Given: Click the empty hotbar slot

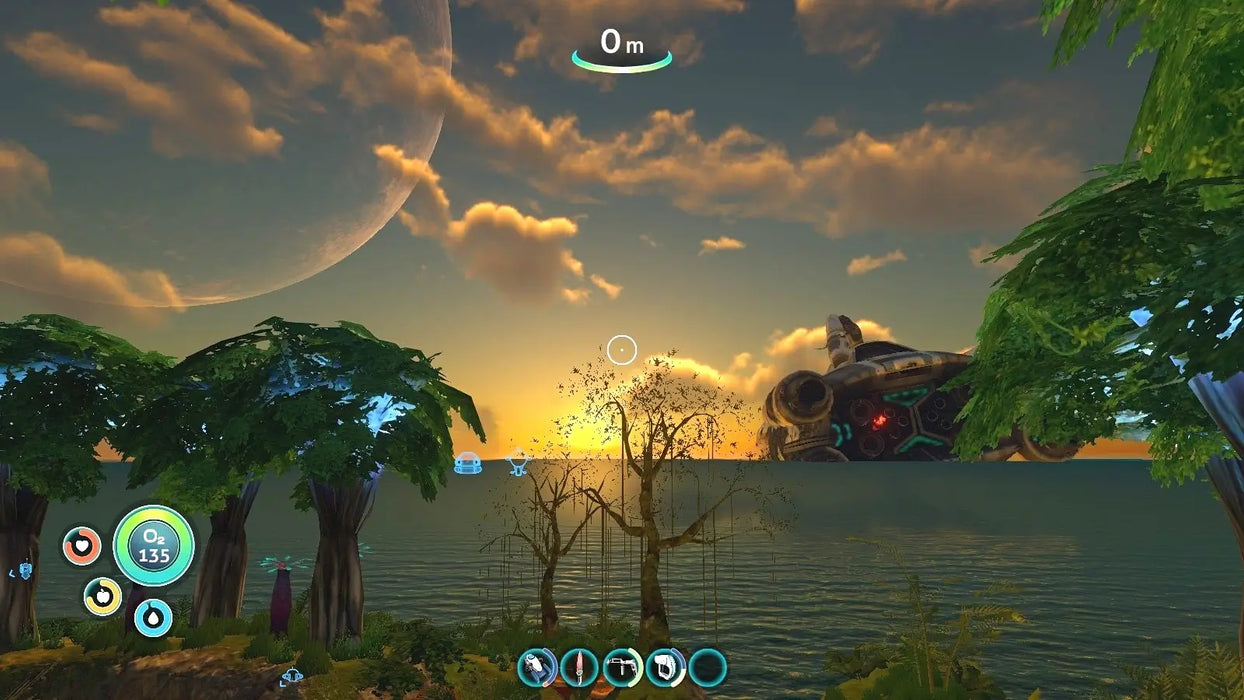Looking at the screenshot, I should click(x=708, y=667).
